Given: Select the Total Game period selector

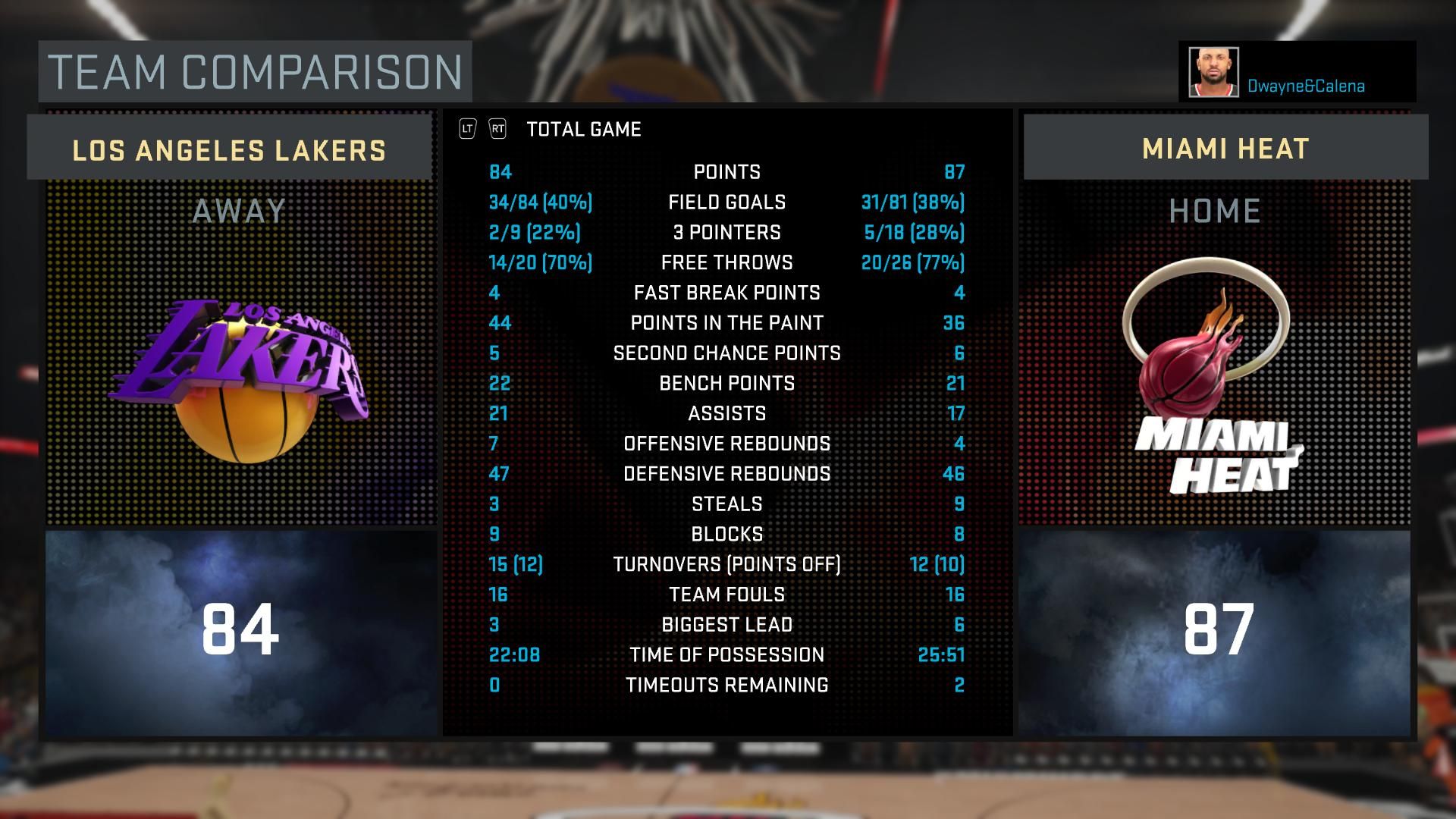Looking at the screenshot, I should (x=583, y=130).
